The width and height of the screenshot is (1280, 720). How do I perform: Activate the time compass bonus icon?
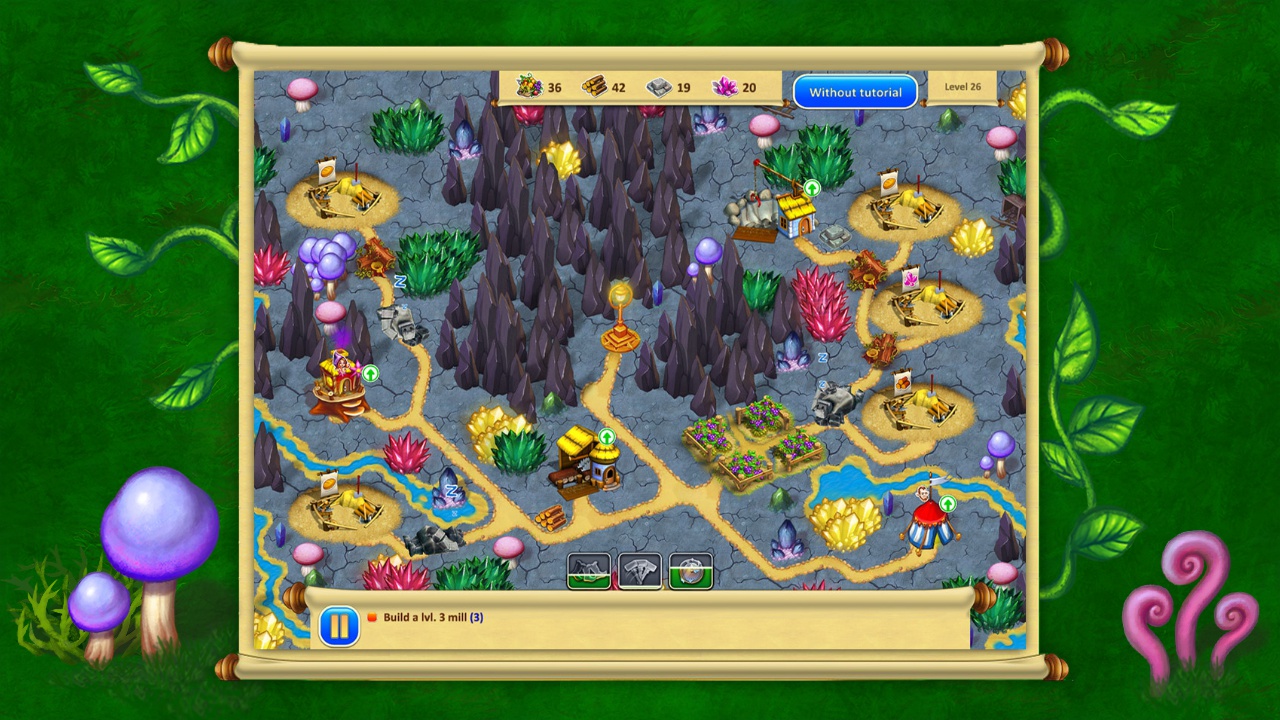691,571
